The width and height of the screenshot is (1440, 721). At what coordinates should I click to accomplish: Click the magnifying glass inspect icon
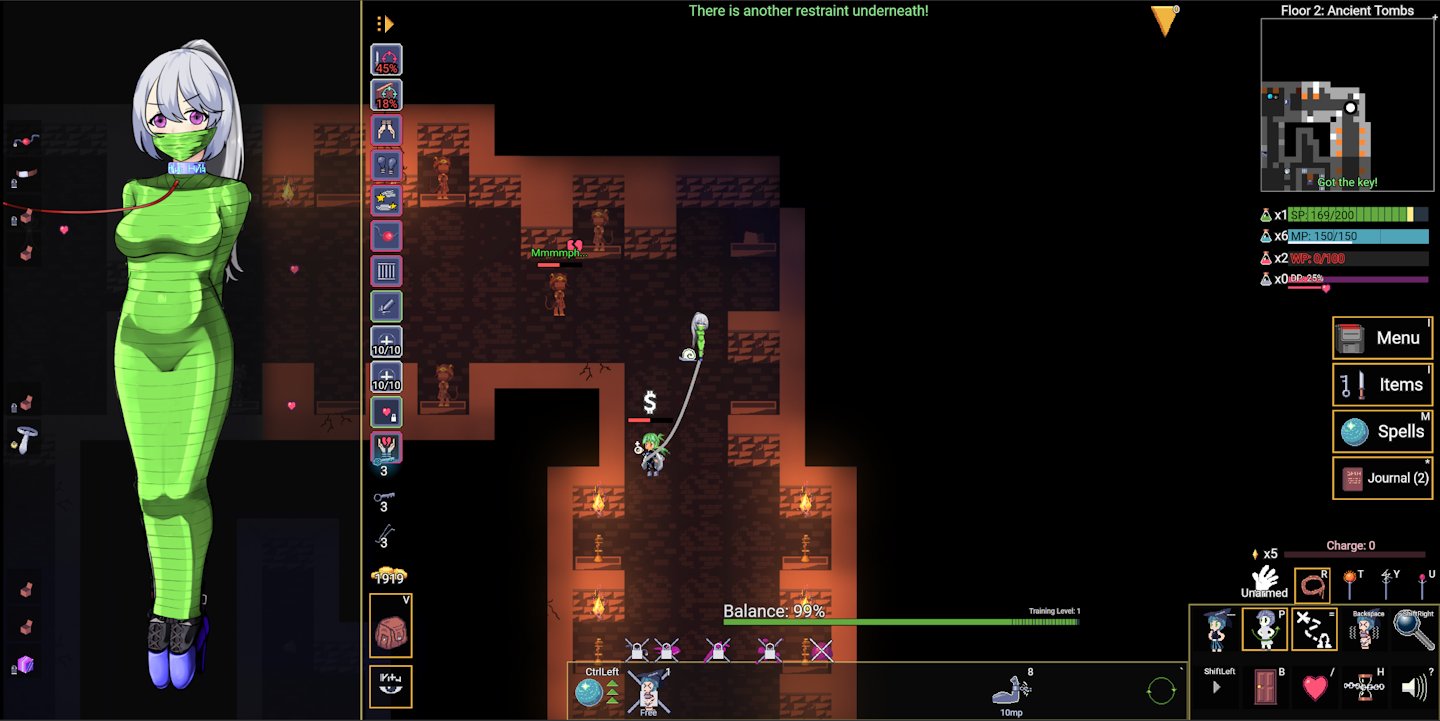pos(1412,630)
